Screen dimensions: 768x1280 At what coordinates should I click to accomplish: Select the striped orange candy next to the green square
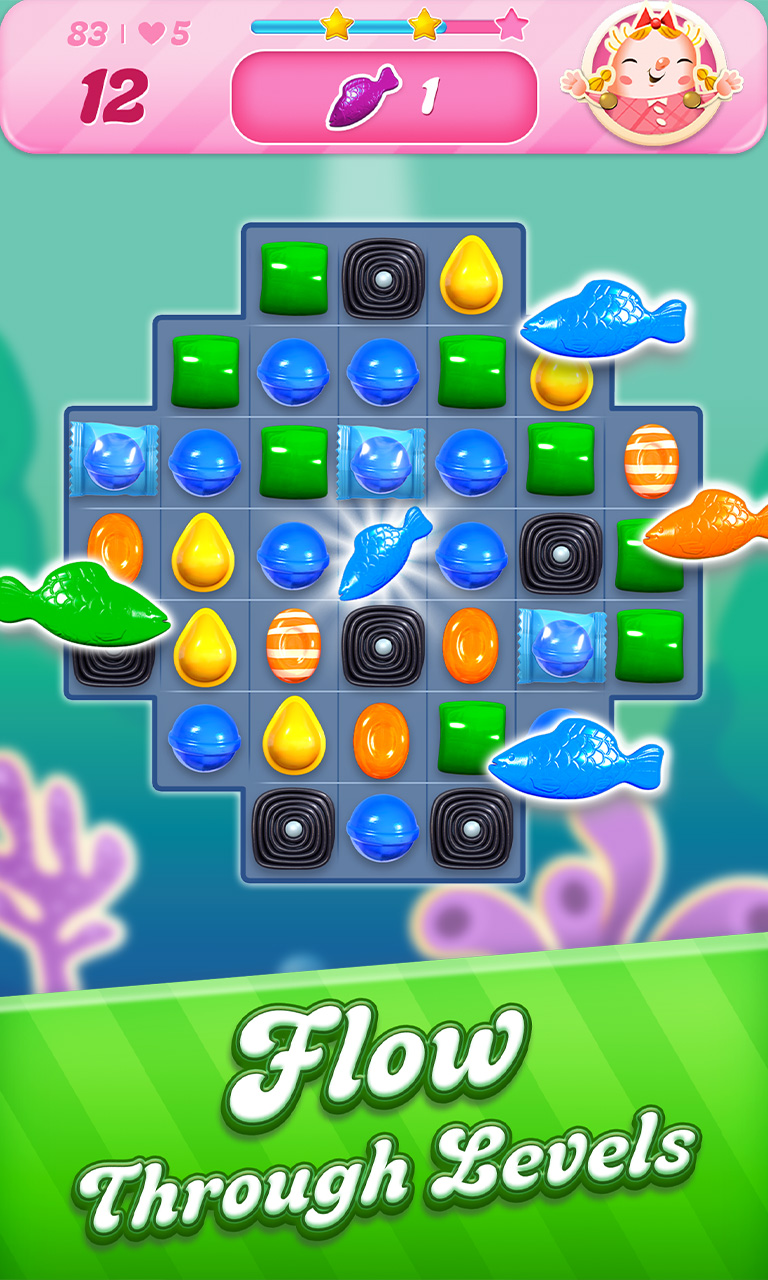click(651, 461)
